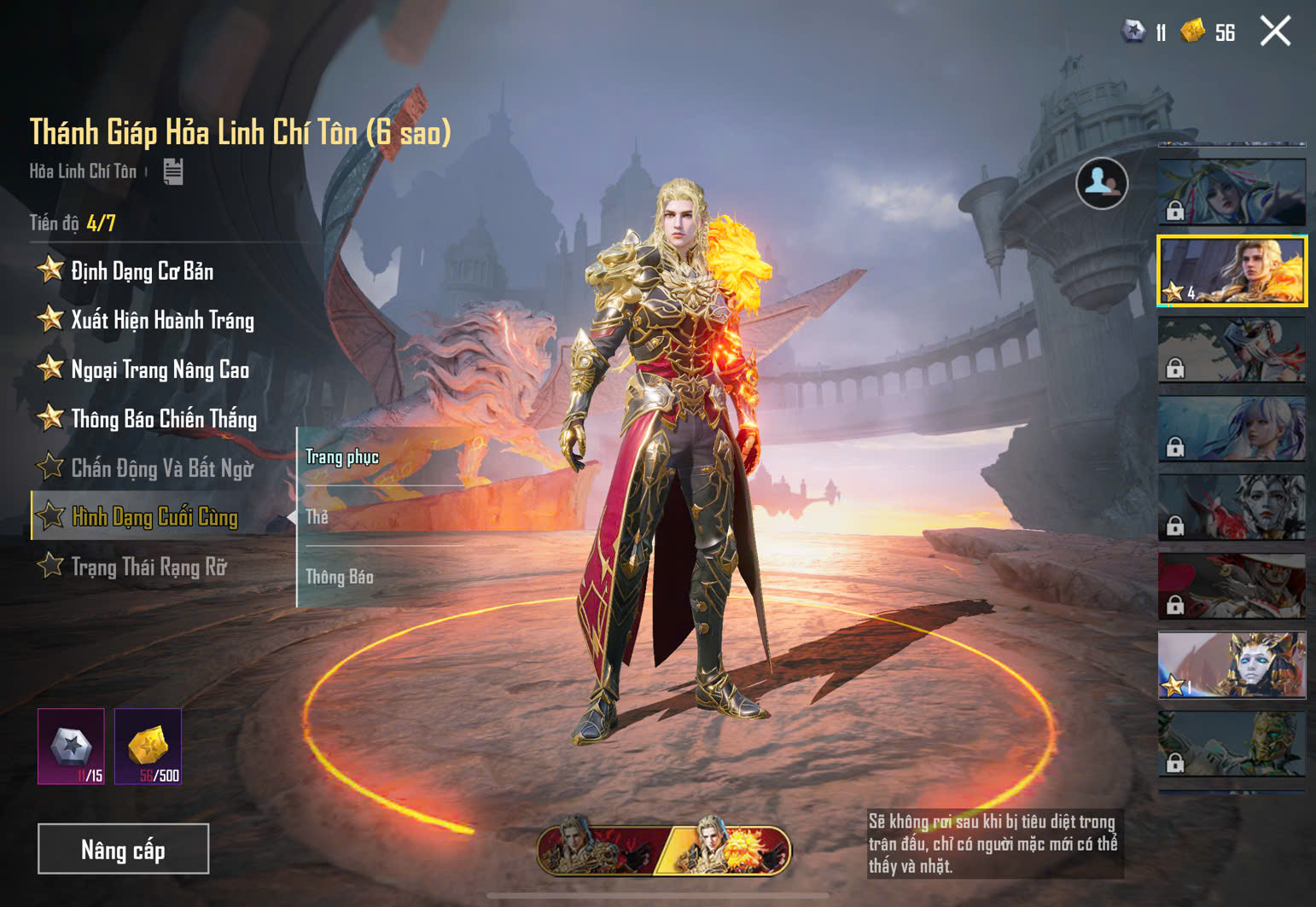Select the locked red-hat outfit thumbnail
This screenshot has height=907, width=1316.
(x=1232, y=586)
